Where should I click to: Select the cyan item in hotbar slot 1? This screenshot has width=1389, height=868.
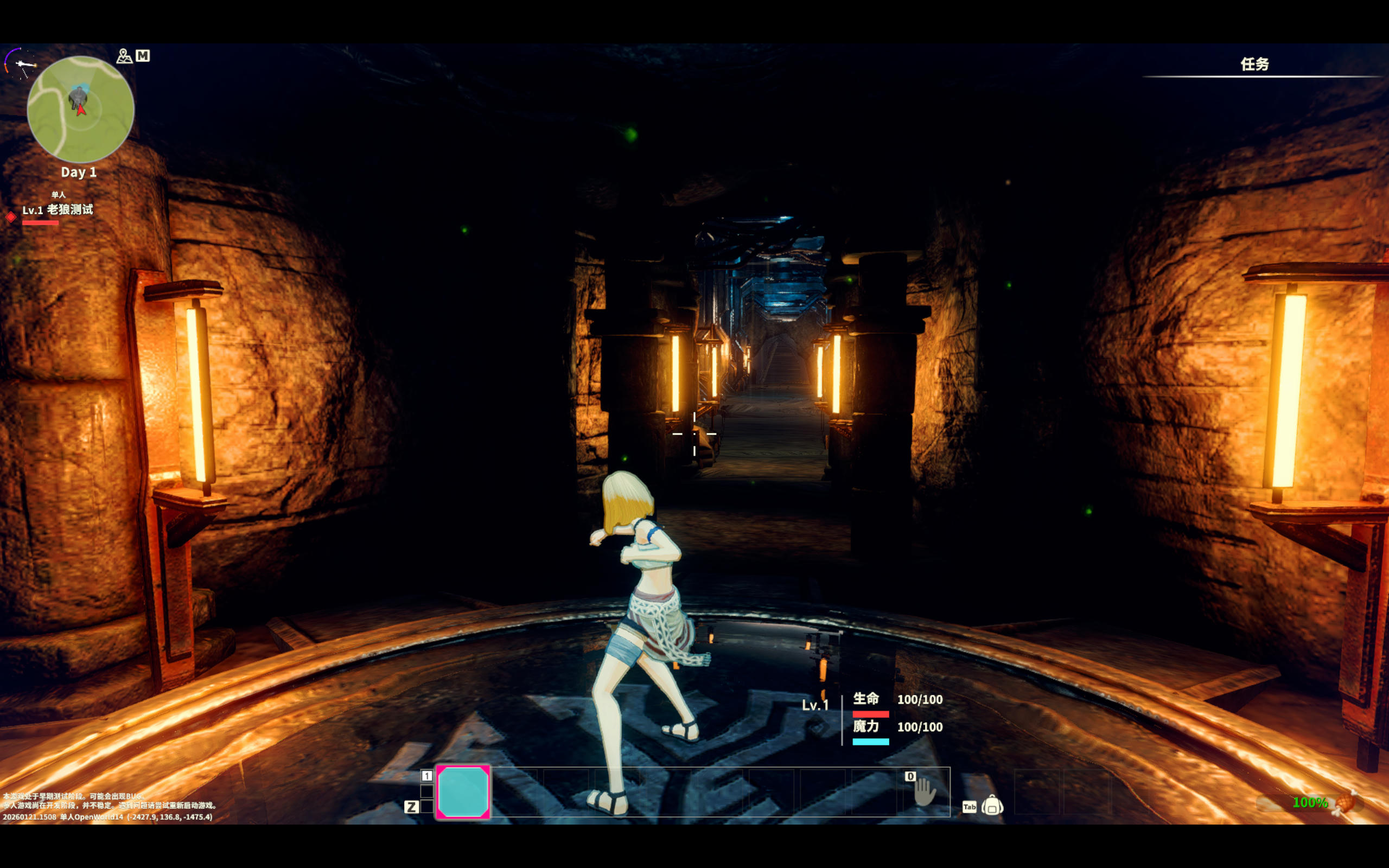pyautogui.click(x=463, y=792)
